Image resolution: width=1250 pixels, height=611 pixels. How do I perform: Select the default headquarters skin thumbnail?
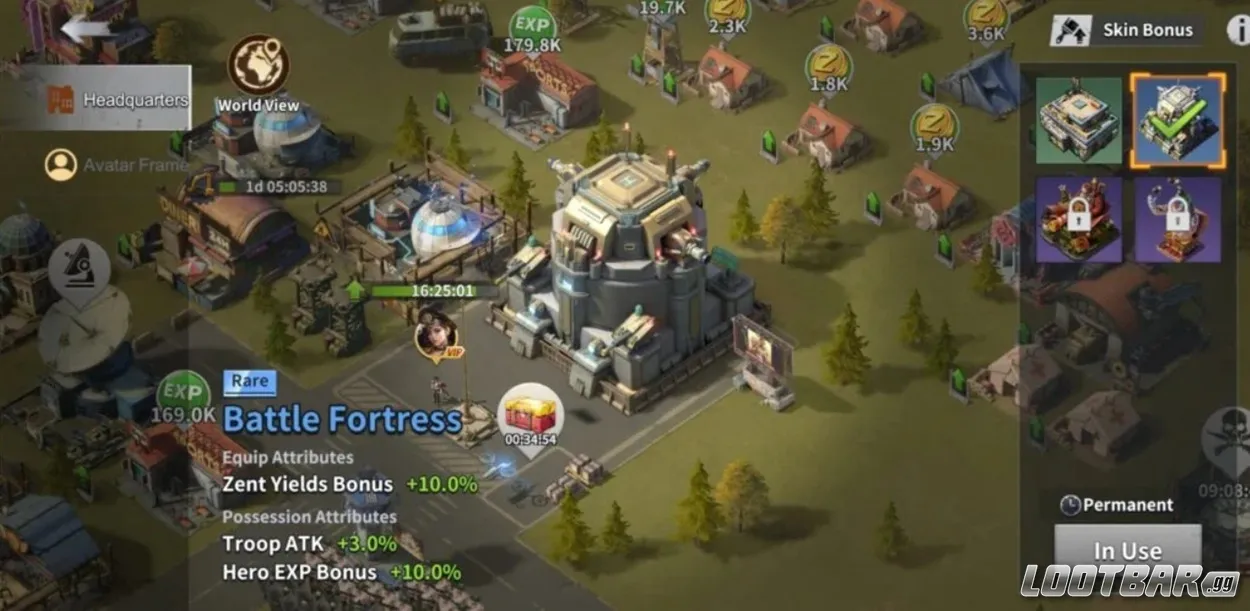click(1079, 120)
